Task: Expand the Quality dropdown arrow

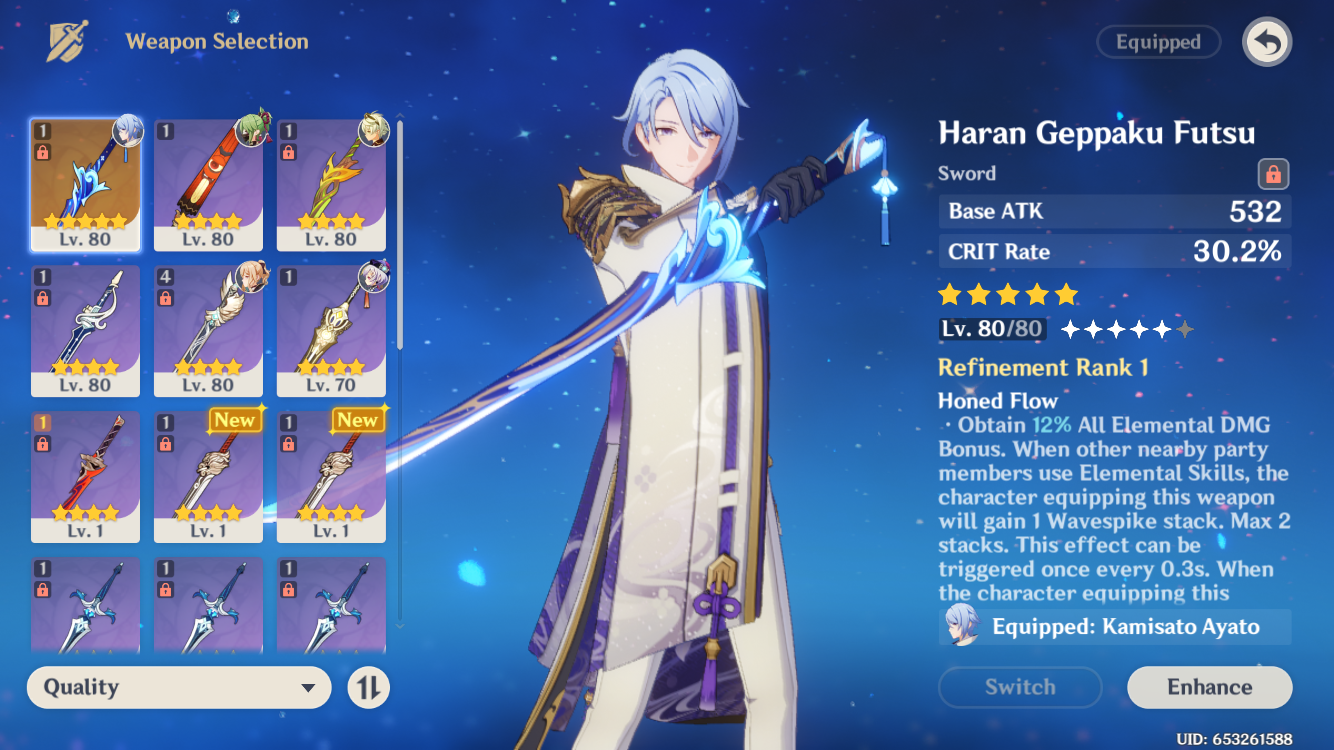Action: (310, 687)
